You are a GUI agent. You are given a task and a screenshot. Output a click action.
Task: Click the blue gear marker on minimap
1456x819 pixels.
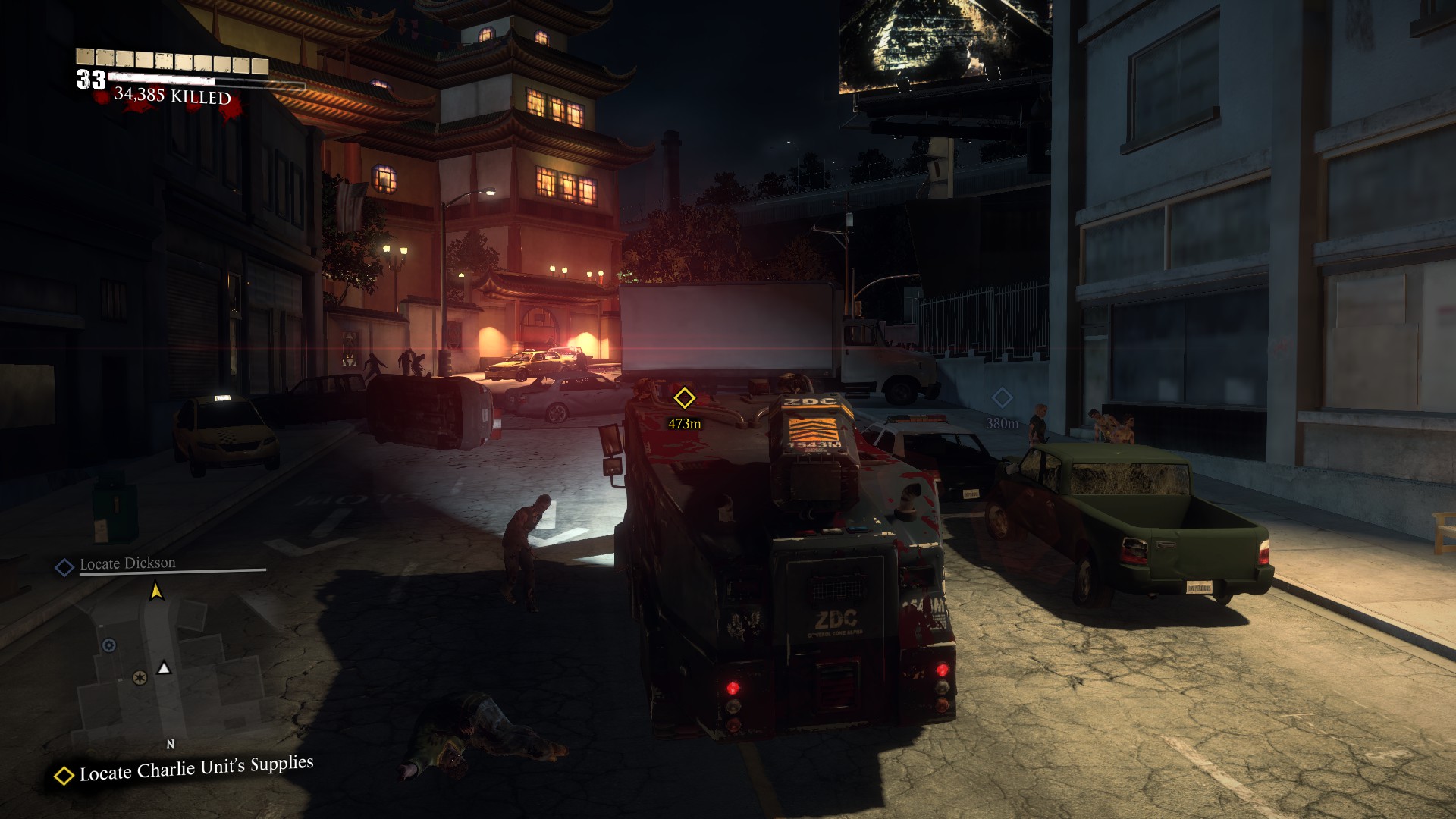[x=109, y=645]
